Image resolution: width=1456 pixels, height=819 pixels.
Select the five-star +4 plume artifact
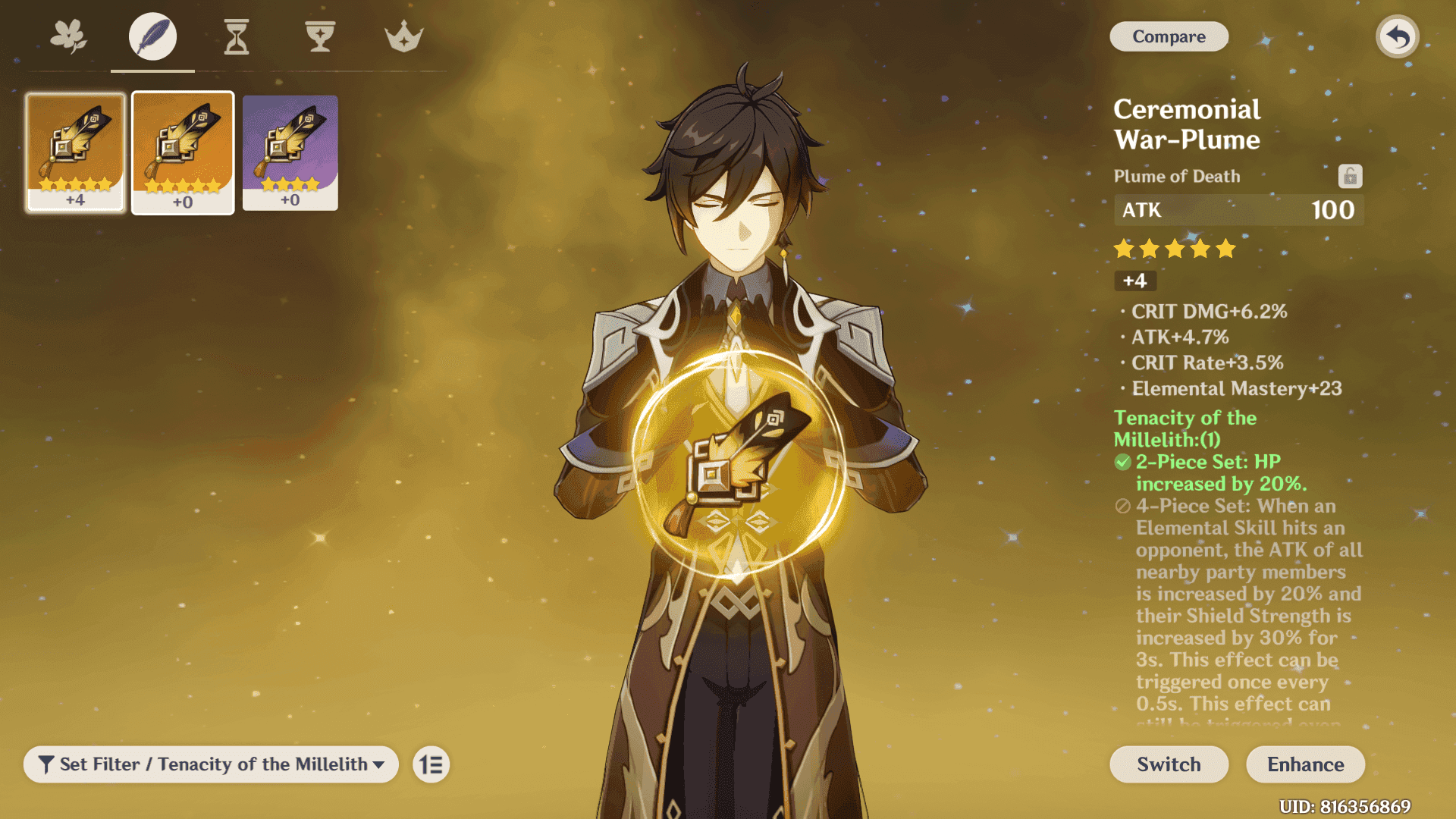pyautogui.click(x=75, y=152)
